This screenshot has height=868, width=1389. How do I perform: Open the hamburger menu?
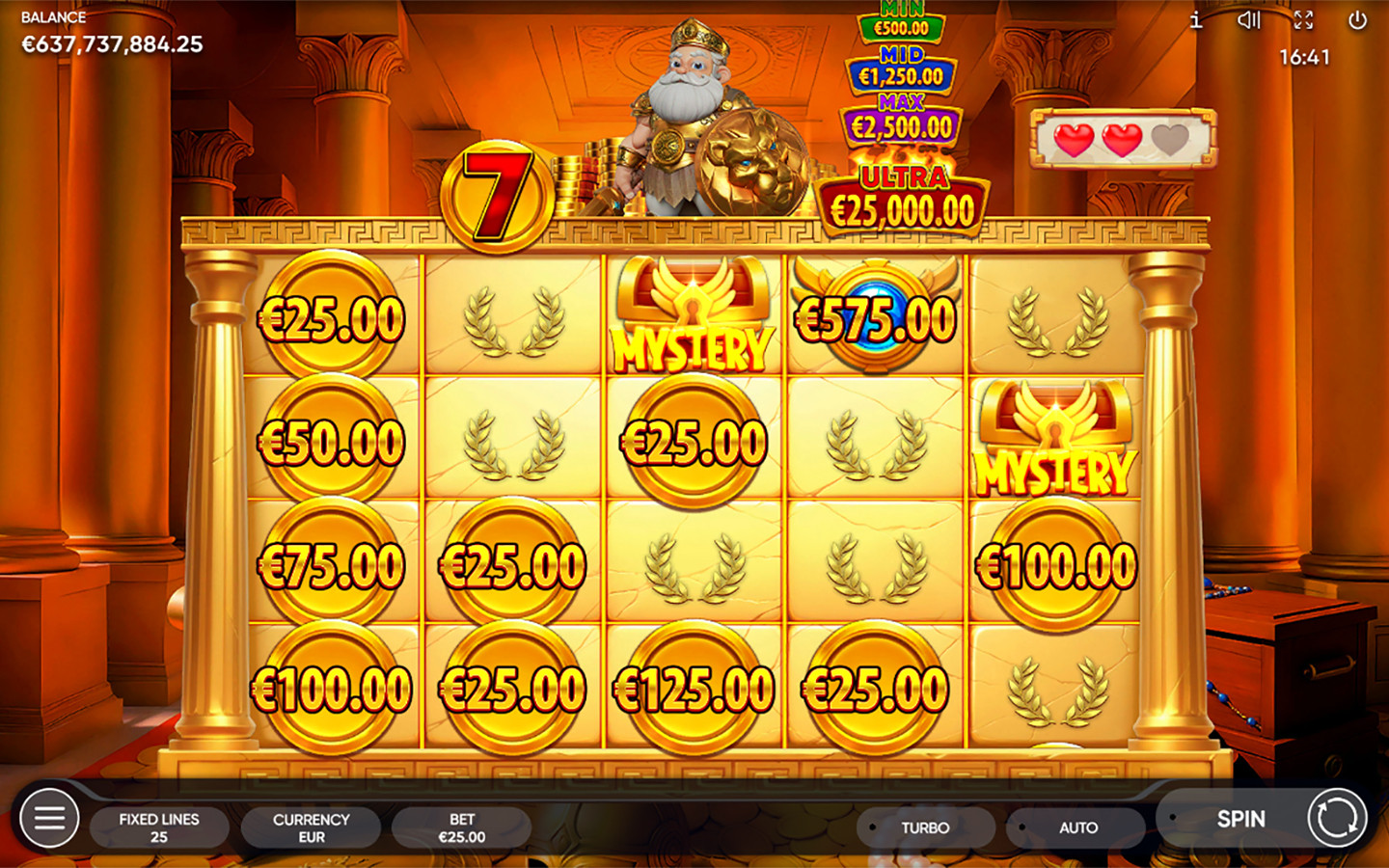click(49, 818)
